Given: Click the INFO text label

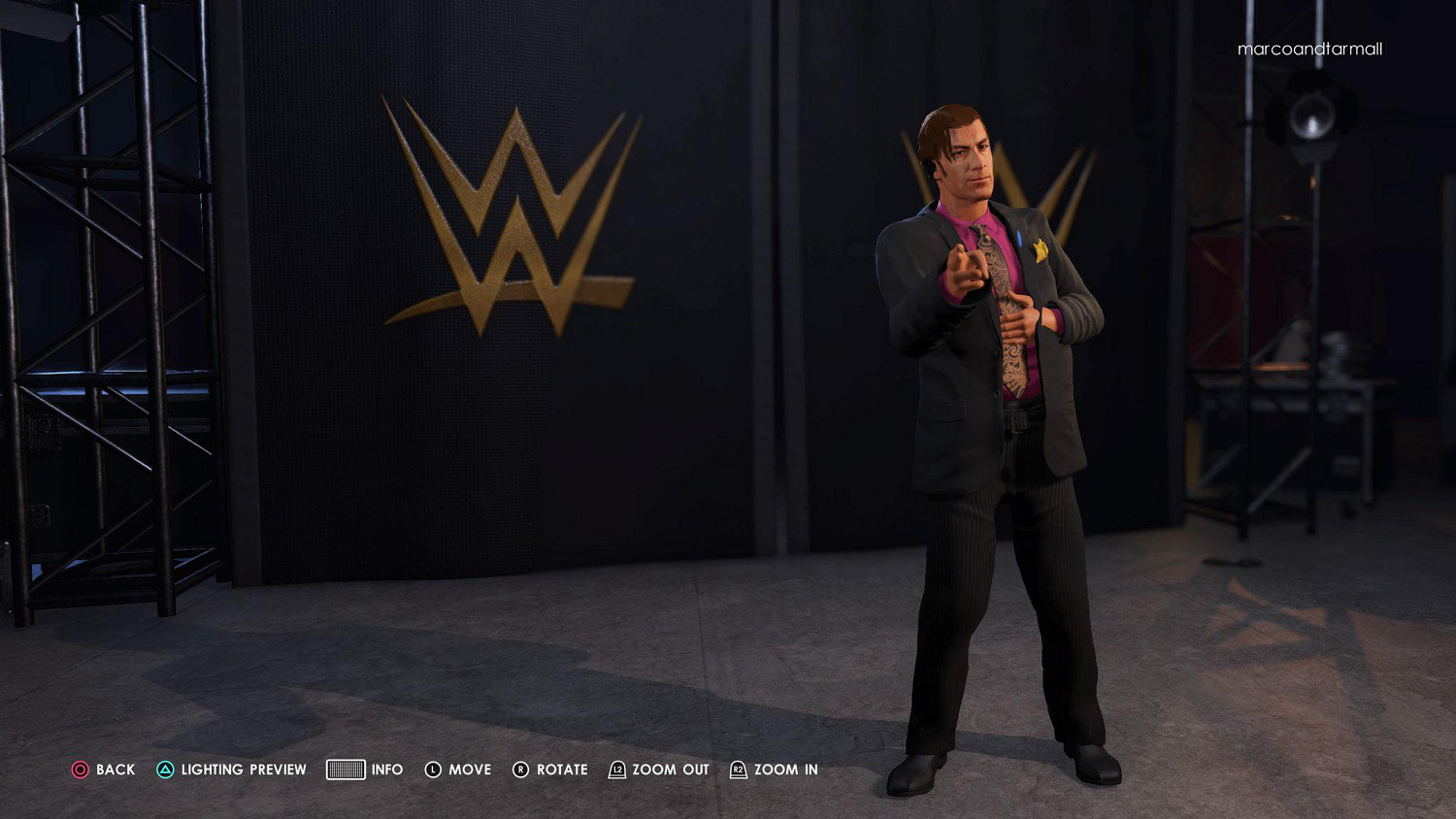Looking at the screenshot, I should click(386, 769).
